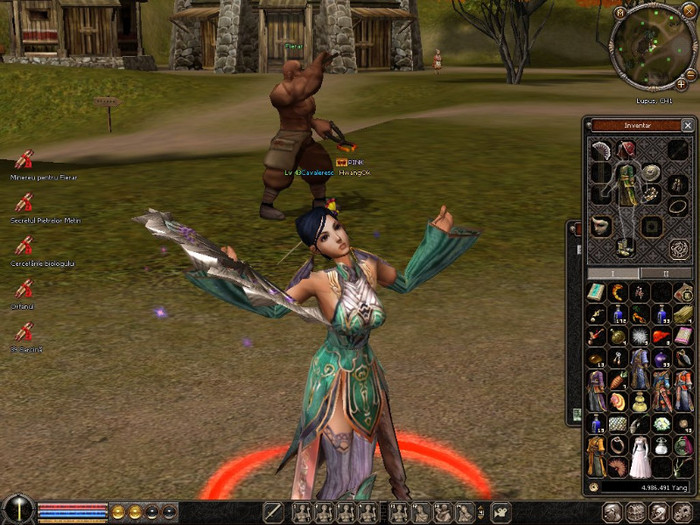The image size is (700, 525).
Task: Click the Yang money amount field
Action: 645,488
